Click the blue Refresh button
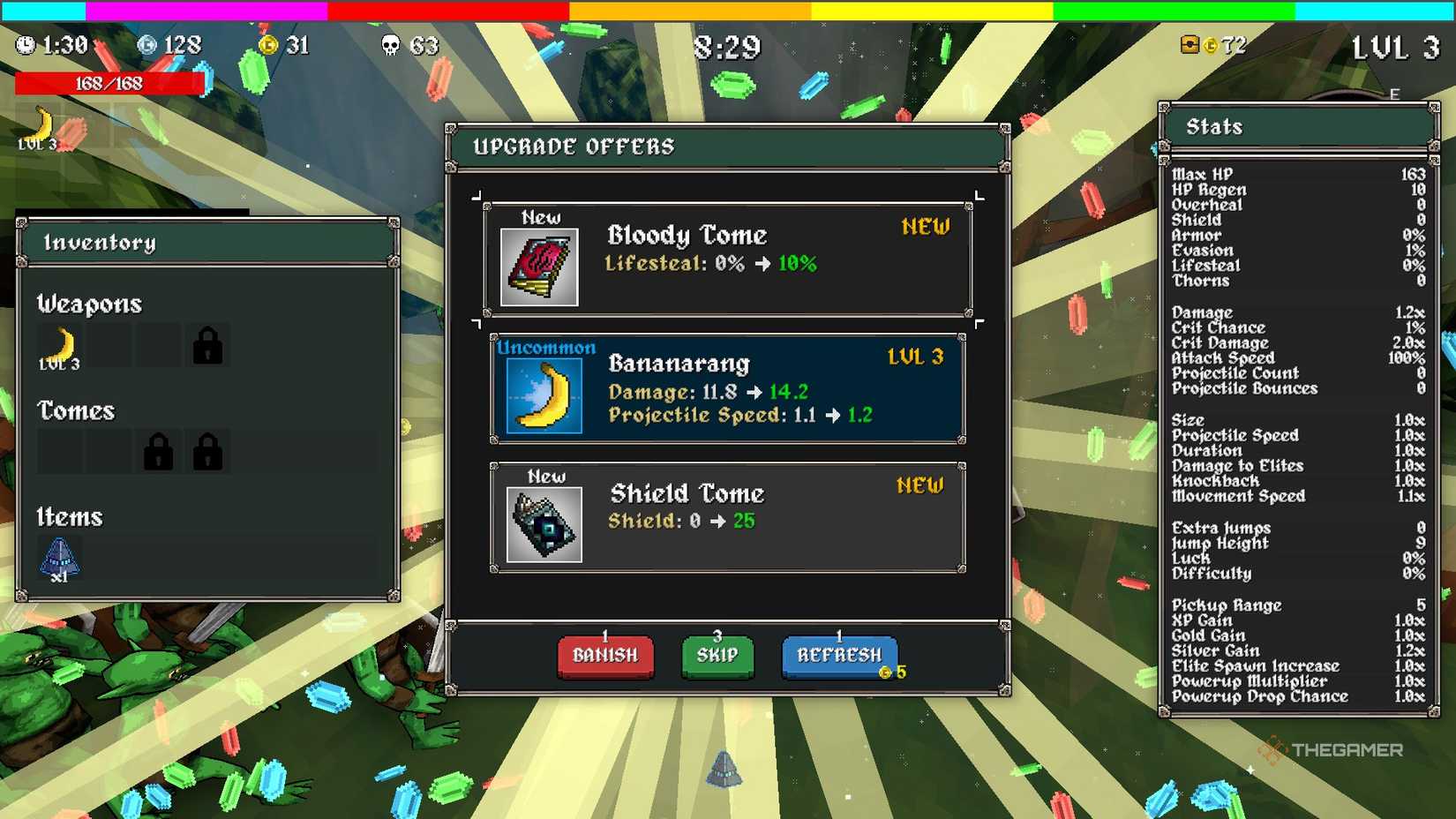 click(x=839, y=655)
